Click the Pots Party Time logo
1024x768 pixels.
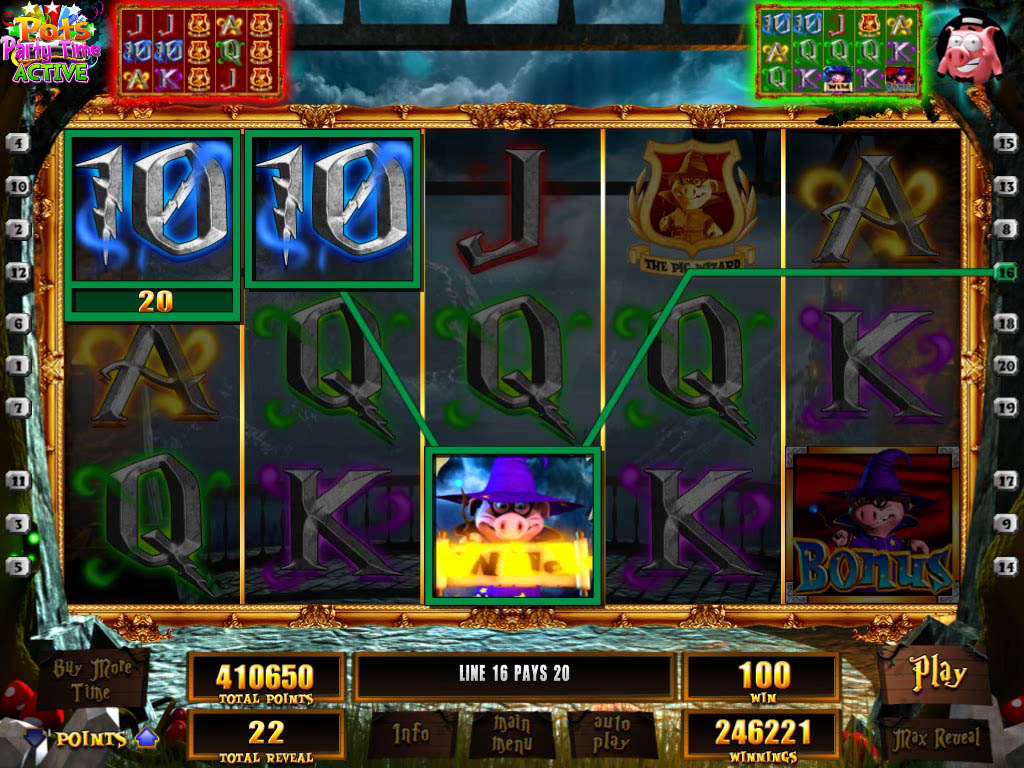pos(48,47)
